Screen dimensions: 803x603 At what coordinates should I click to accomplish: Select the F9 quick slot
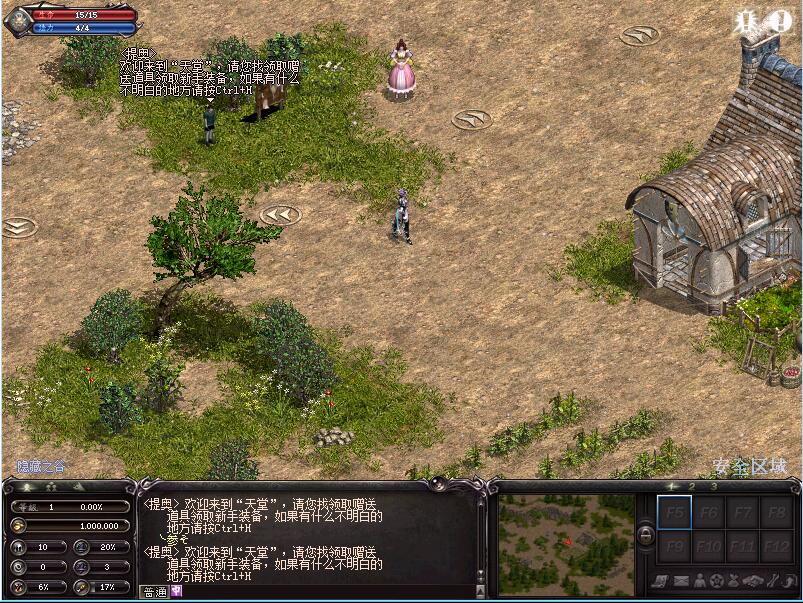tap(674, 547)
